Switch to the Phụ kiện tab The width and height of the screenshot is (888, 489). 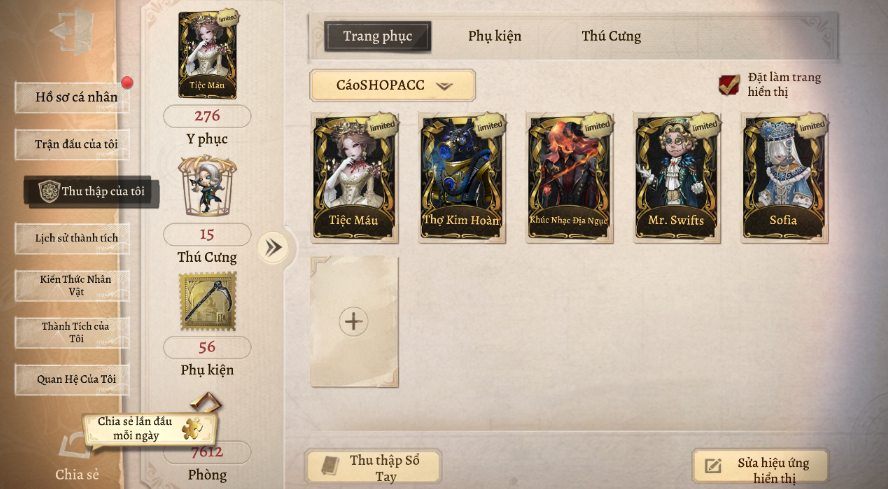494,37
